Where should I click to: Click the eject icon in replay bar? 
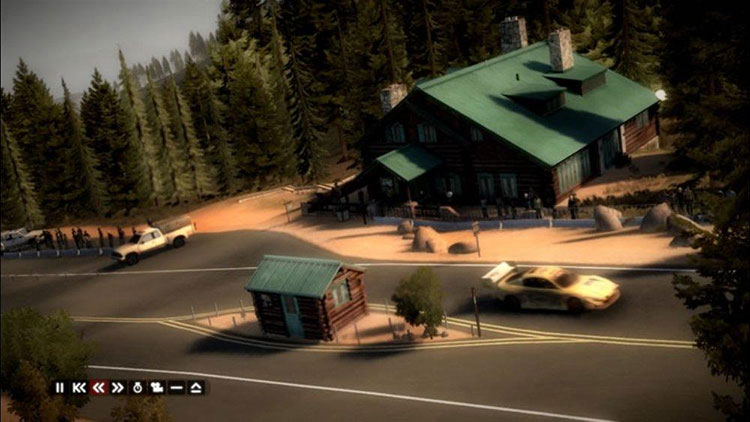point(196,387)
